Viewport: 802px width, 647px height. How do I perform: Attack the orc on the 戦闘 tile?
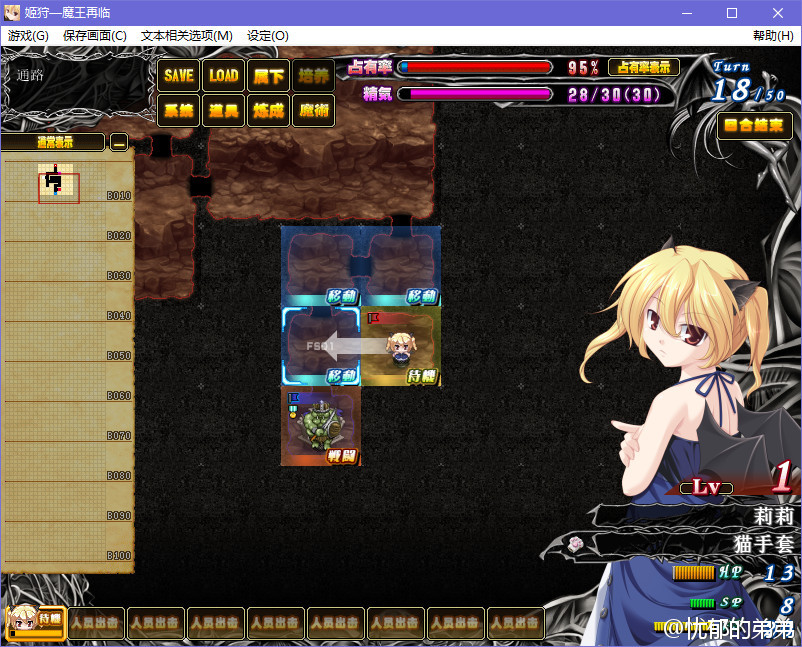pyautogui.click(x=320, y=426)
